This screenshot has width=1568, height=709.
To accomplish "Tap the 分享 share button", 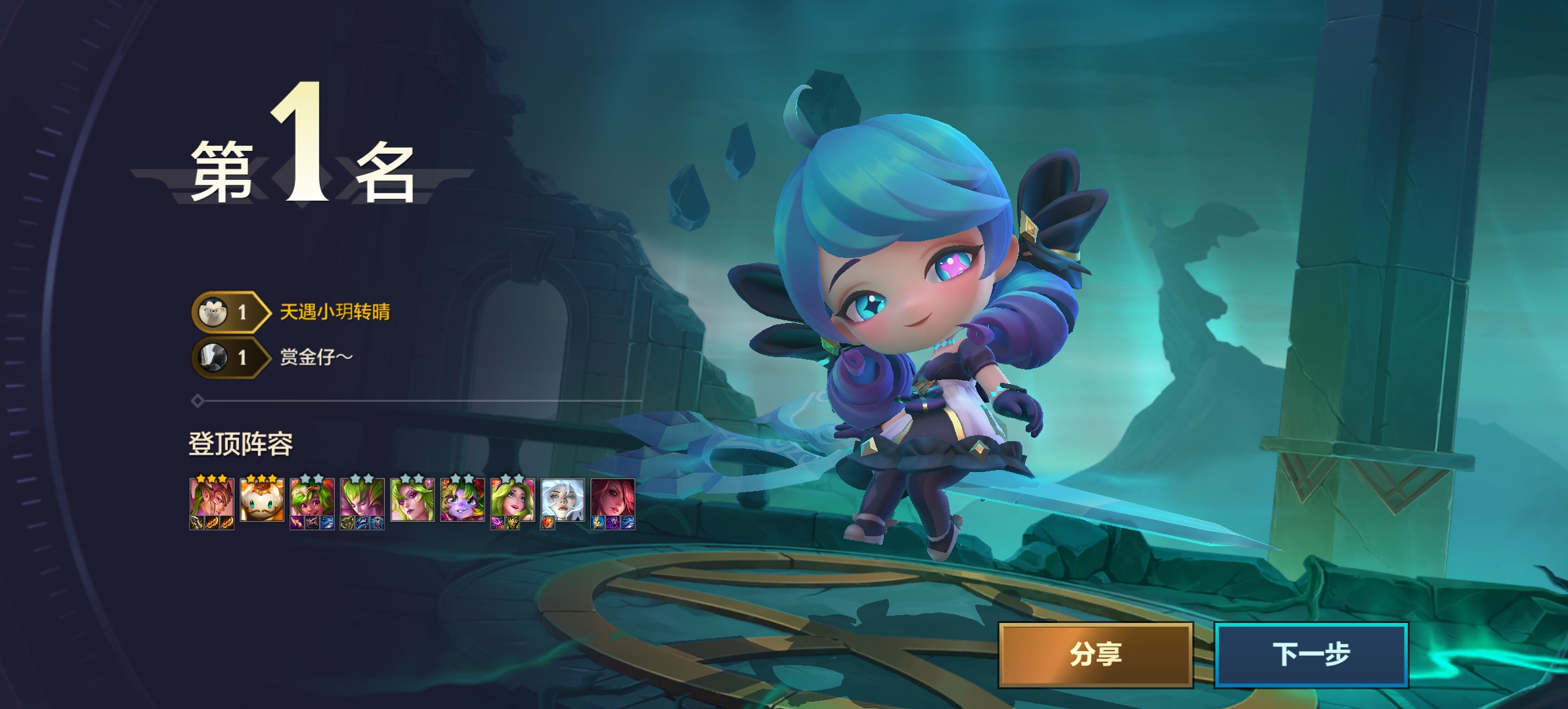I will point(1095,655).
